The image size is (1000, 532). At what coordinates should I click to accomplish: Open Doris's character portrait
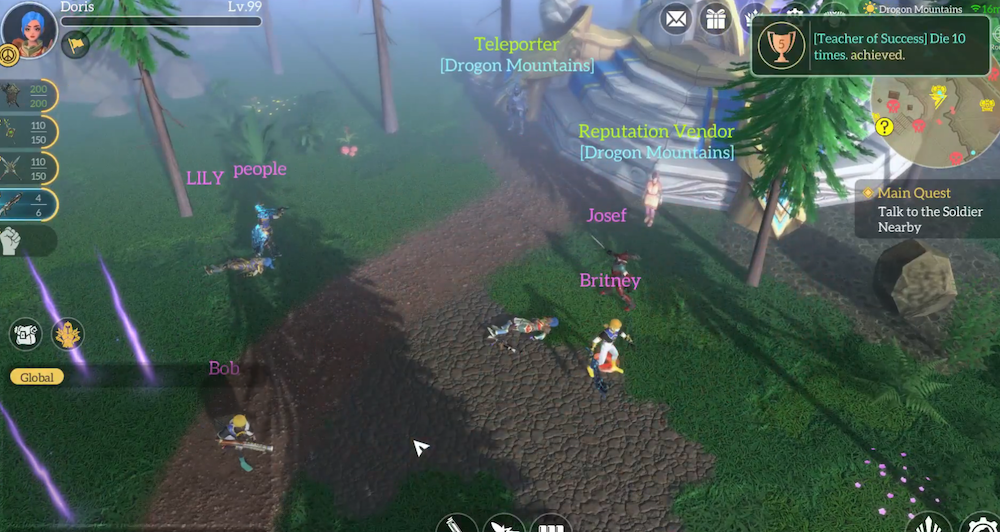pyautogui.click(x=27, y=28)
